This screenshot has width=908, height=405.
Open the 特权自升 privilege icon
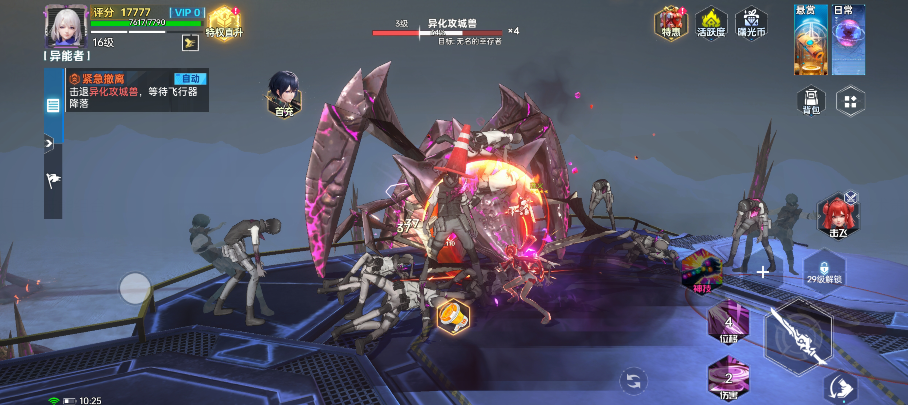pyautogui.click(x=223, y=22)
